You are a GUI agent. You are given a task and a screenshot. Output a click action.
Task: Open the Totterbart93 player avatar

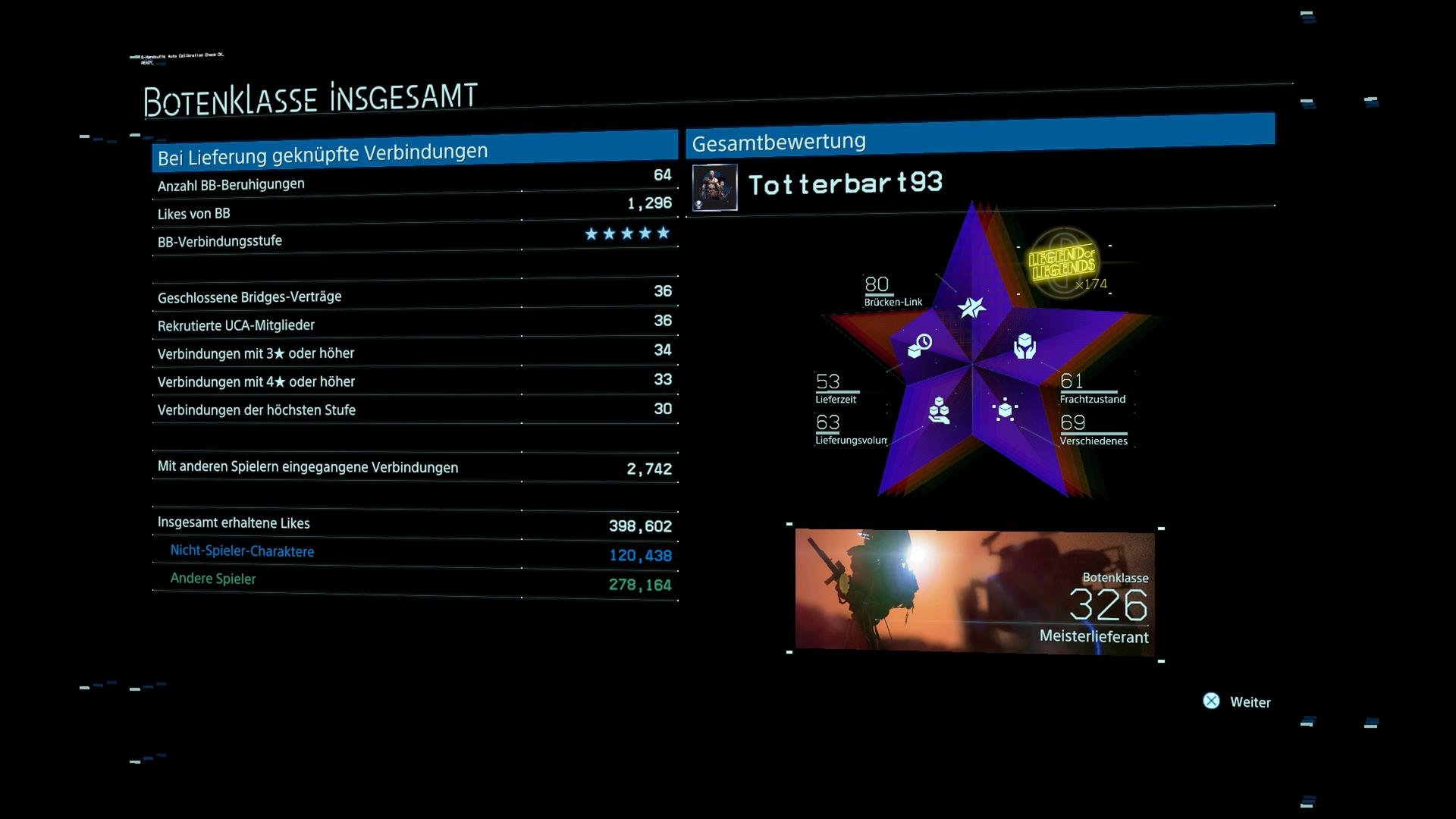coord(714,187)
